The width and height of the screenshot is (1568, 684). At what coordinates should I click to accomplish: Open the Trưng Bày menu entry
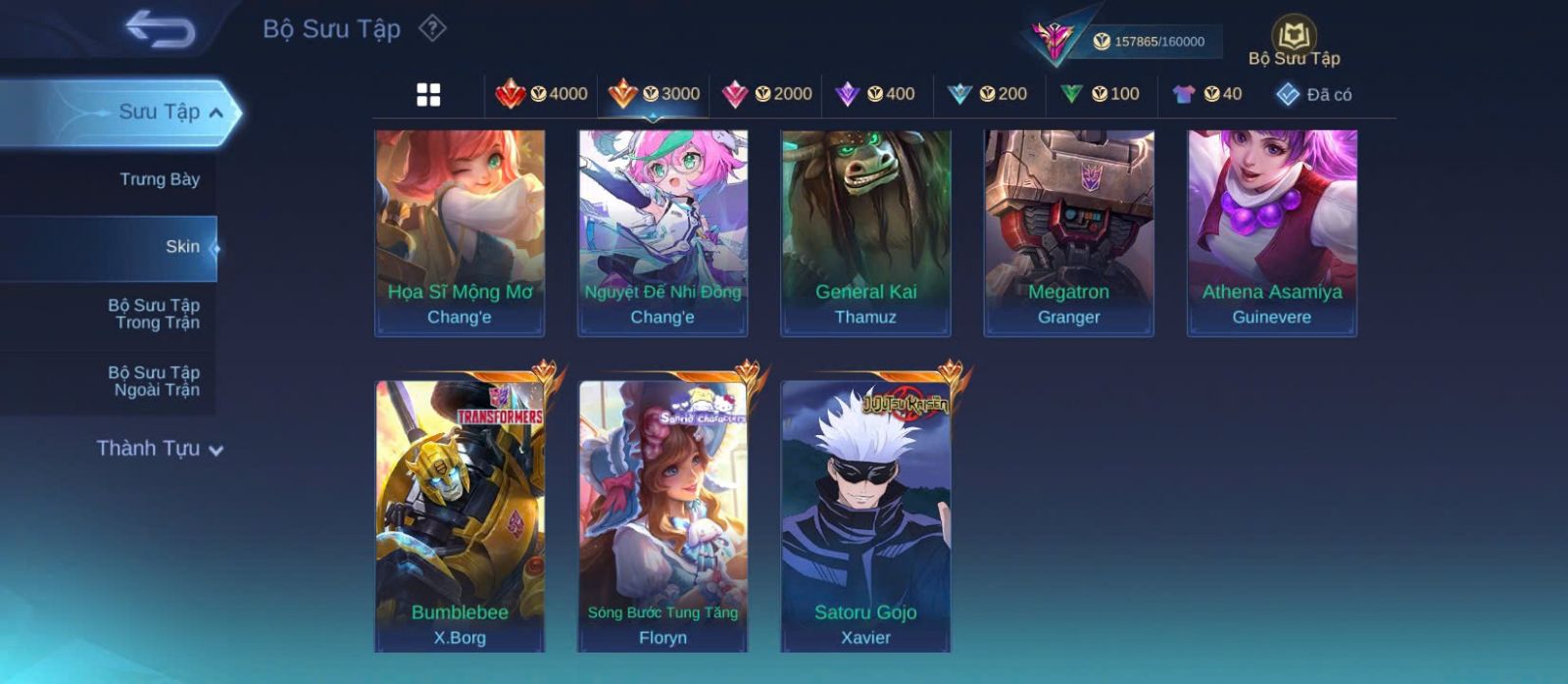159,179
